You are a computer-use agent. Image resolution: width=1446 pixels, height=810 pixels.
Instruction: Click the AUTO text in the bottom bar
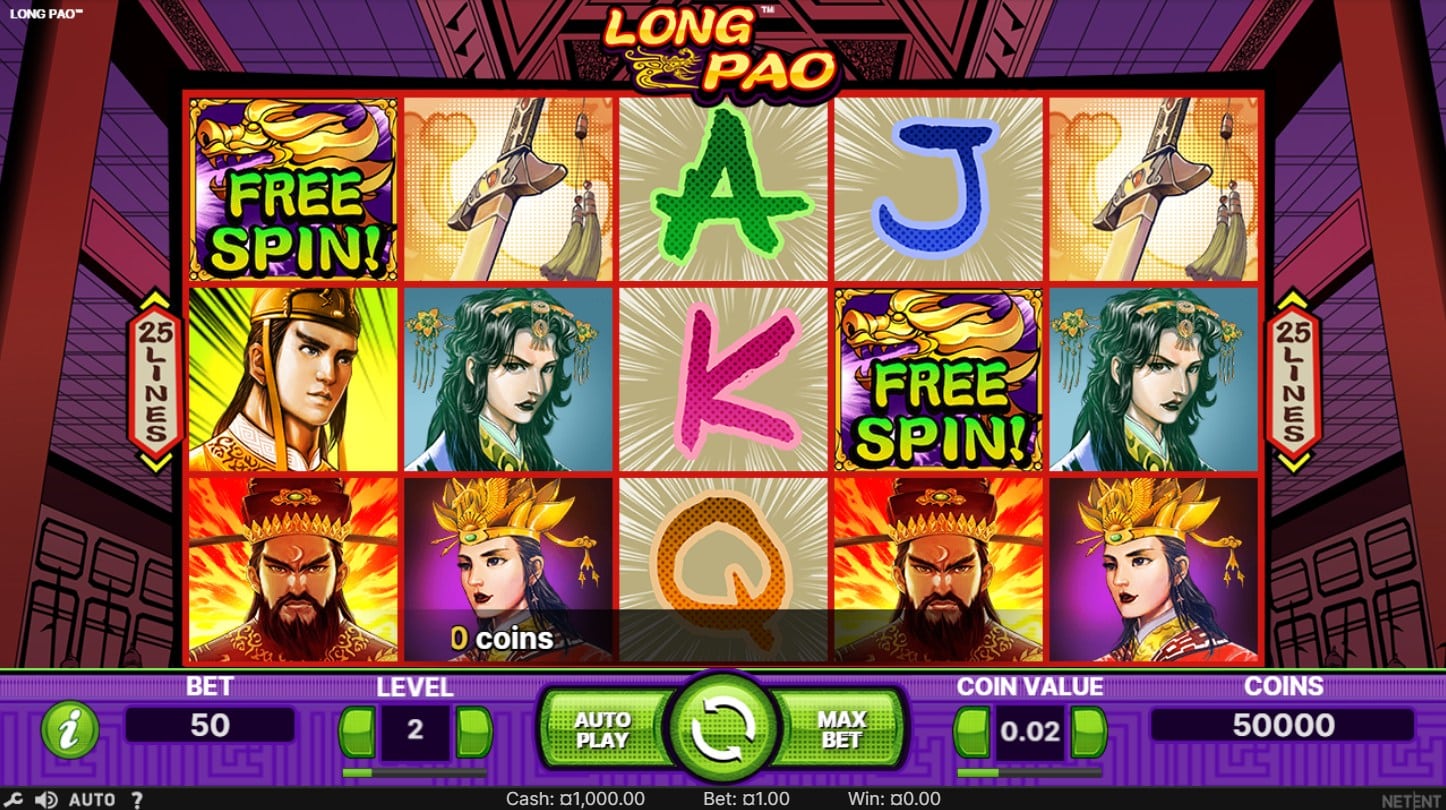(92, 800)
